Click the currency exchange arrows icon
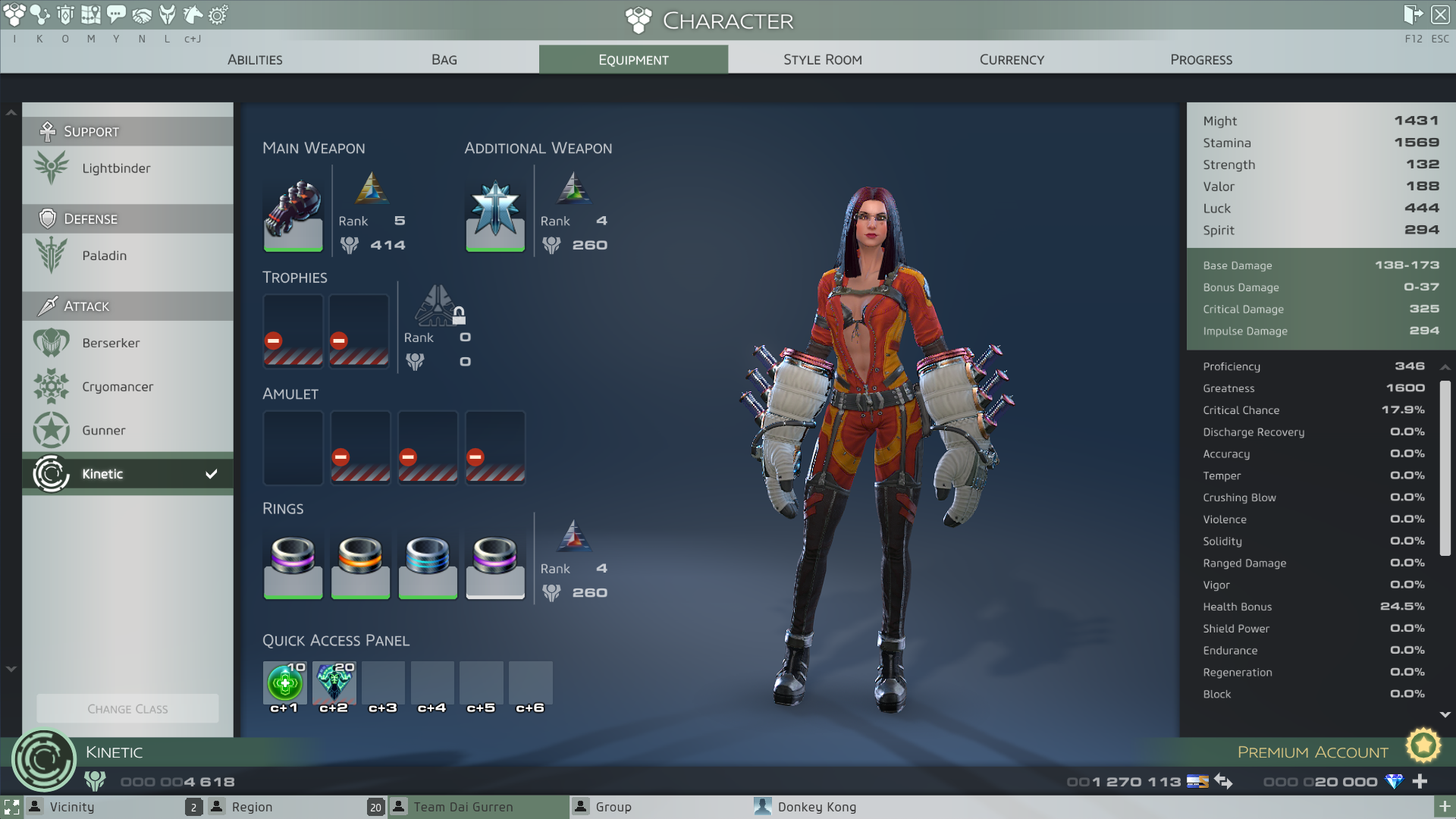Image resolution: width=1456 pixels, height=819 pixels. tap(1223, 781)
